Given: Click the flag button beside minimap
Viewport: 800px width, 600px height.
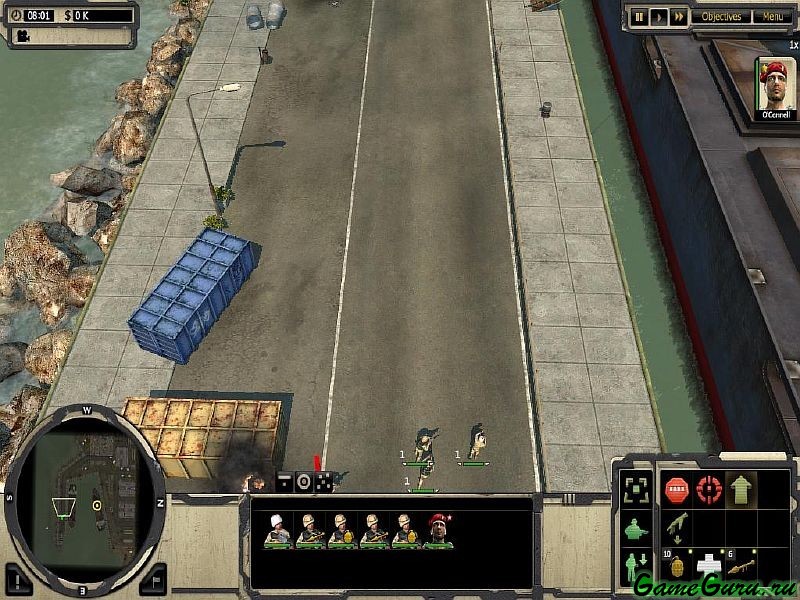Looking at the screenshot, I should [151, 577].
